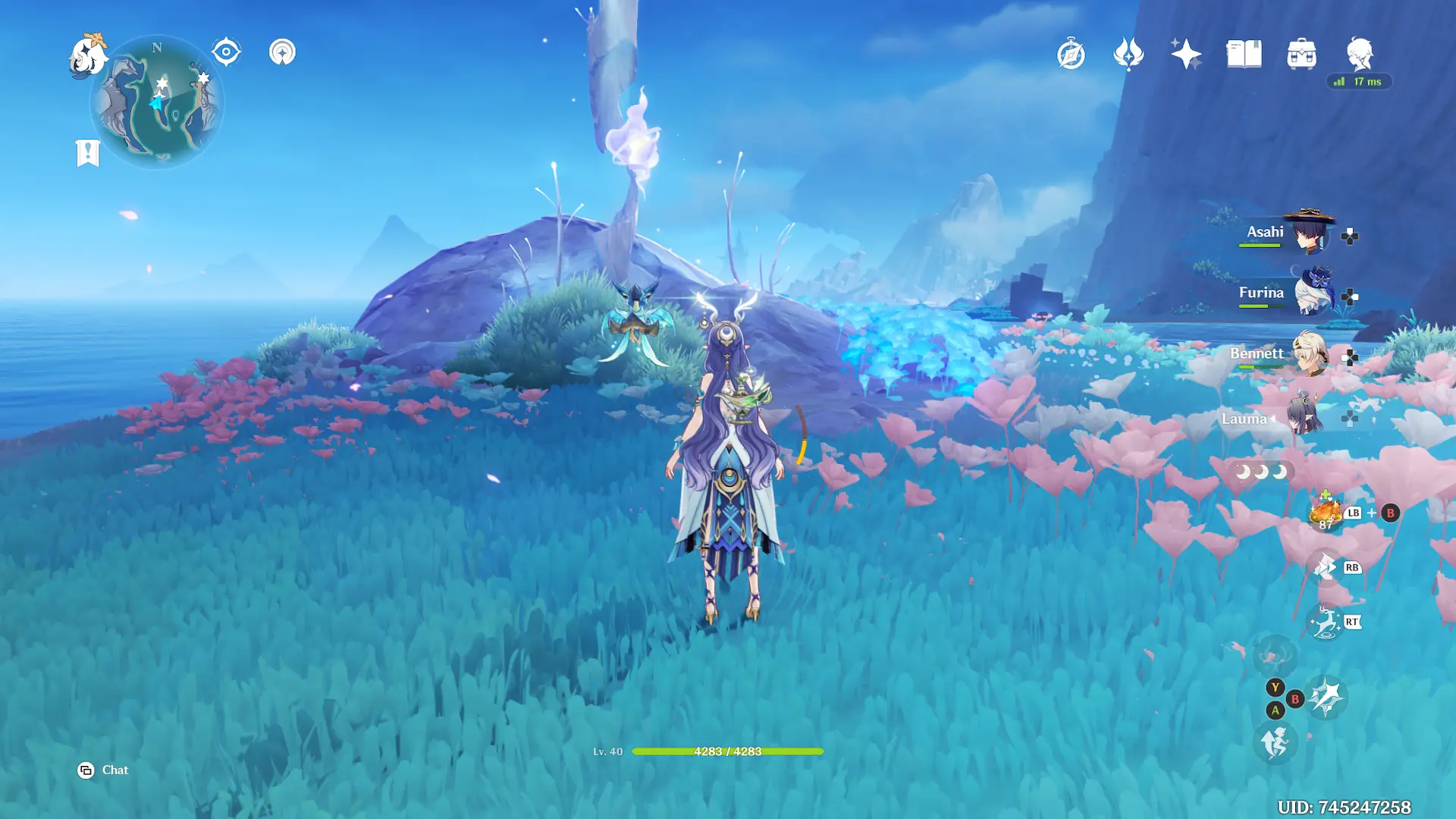
Task: Open the inventory backpack icon
Action: coord(1301,55)
